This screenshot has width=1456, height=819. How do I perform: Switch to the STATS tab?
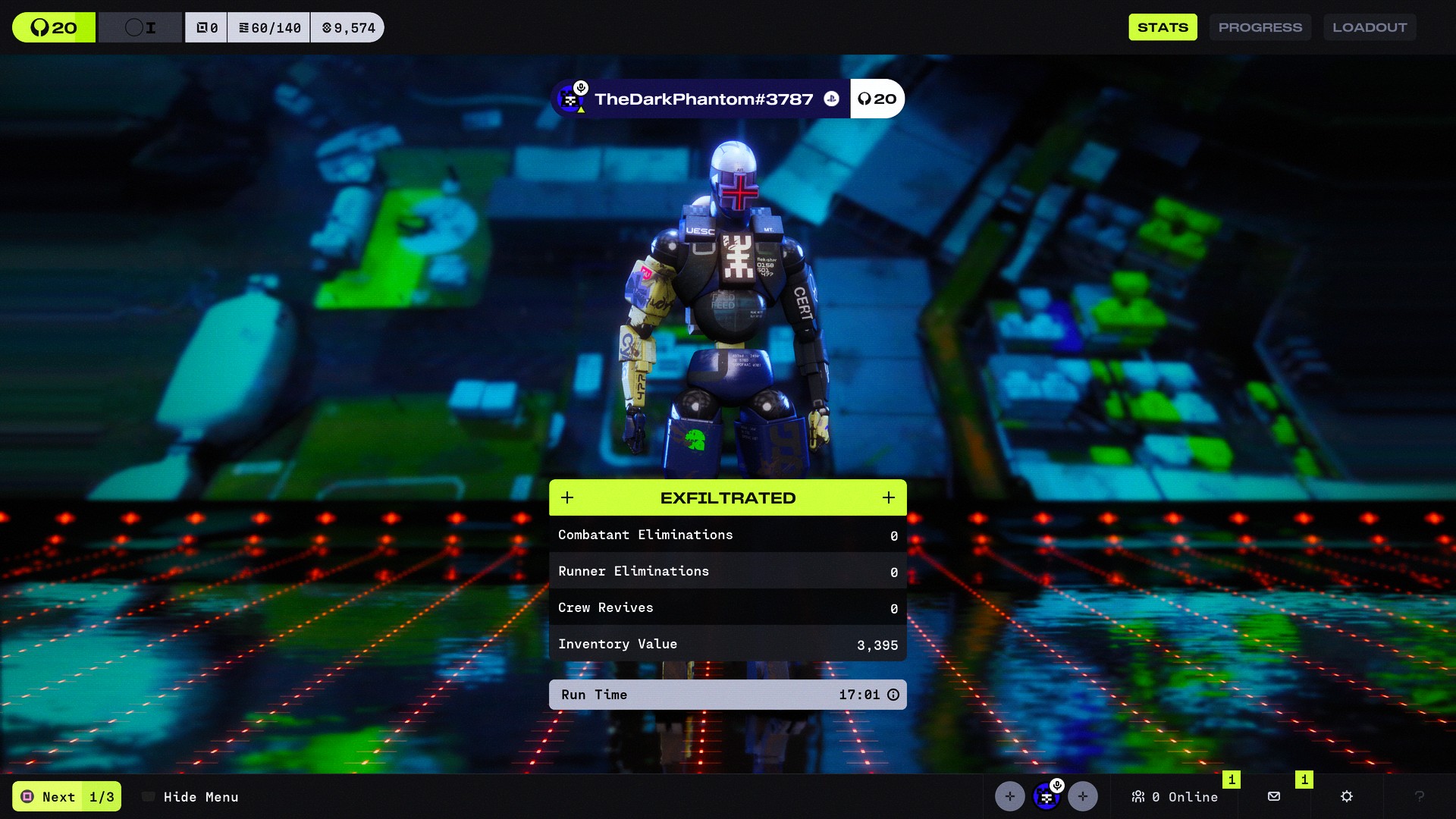coord(1163,27)
